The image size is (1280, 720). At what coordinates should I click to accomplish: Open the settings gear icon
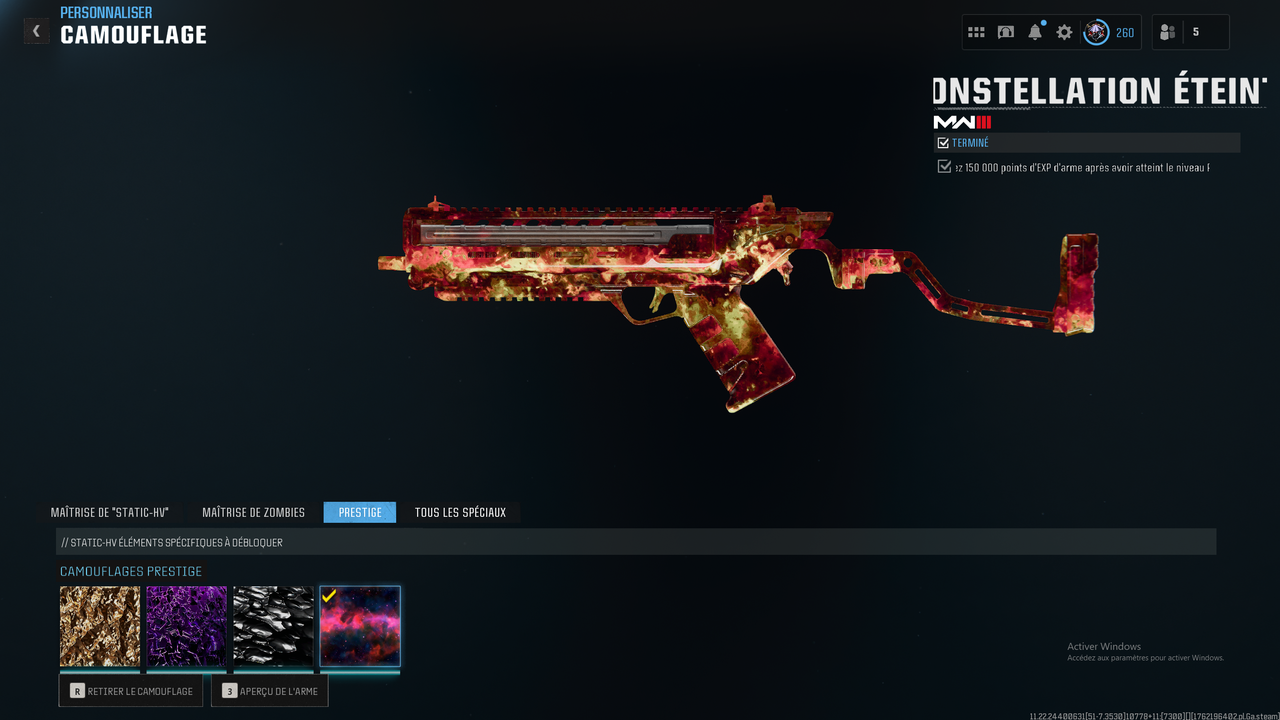pos(1064,32)
